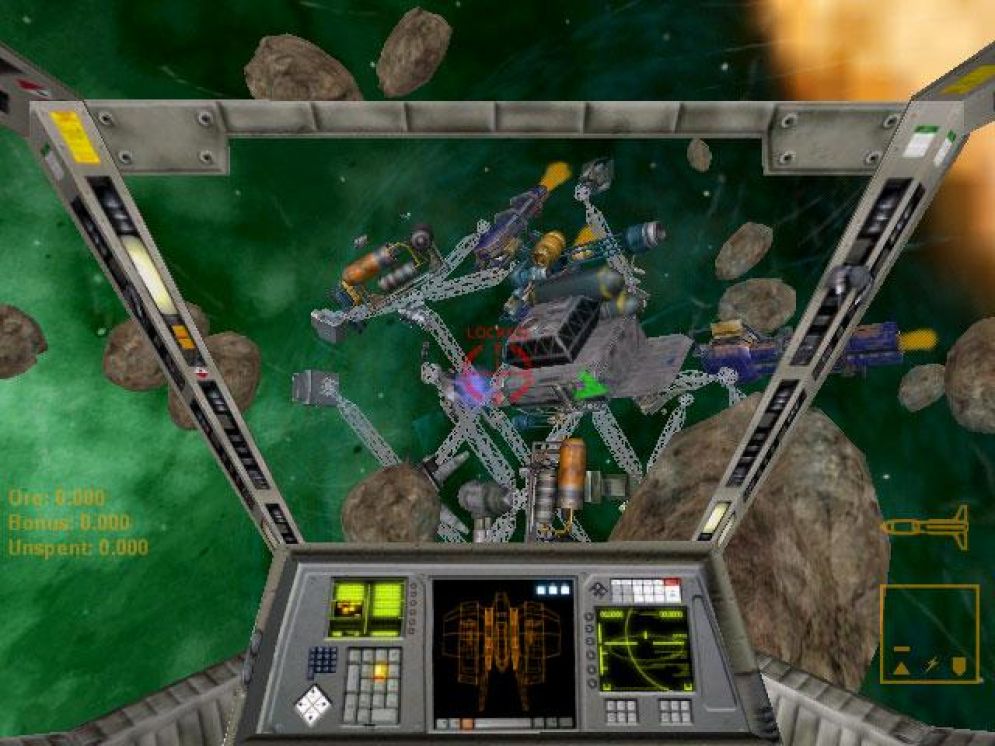Click the red key on the white button panel
Image resolution: width=995 pixels, height=746 pixels.
[x=672, y=584]
